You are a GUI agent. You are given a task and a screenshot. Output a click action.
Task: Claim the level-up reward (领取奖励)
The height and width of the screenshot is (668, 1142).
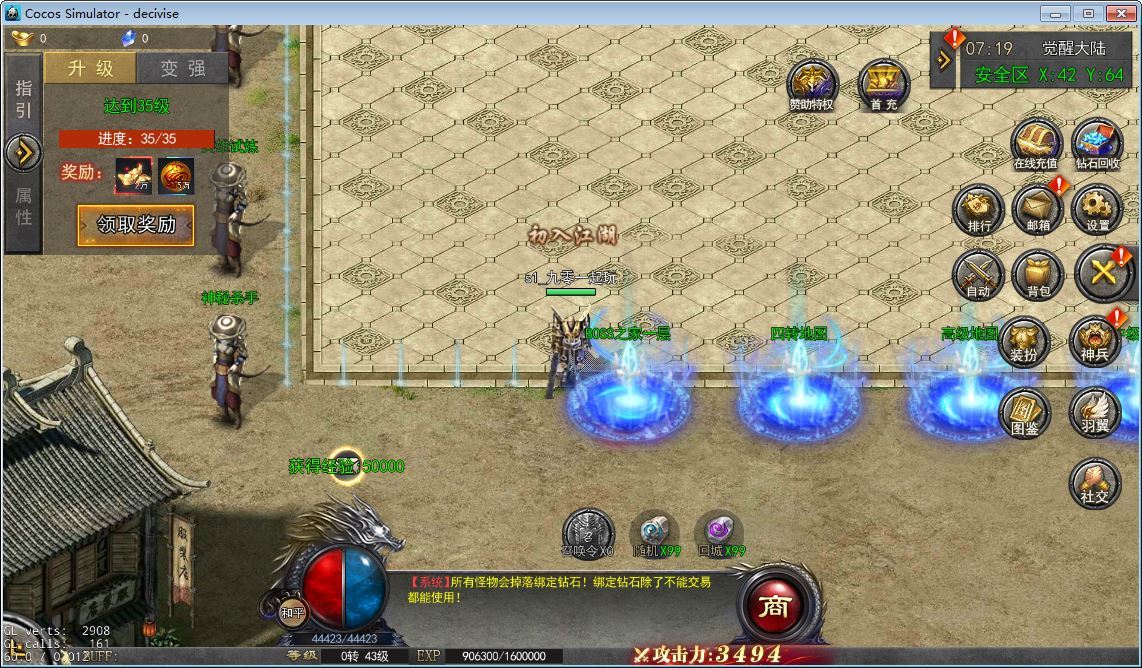[x=136, y=225]
